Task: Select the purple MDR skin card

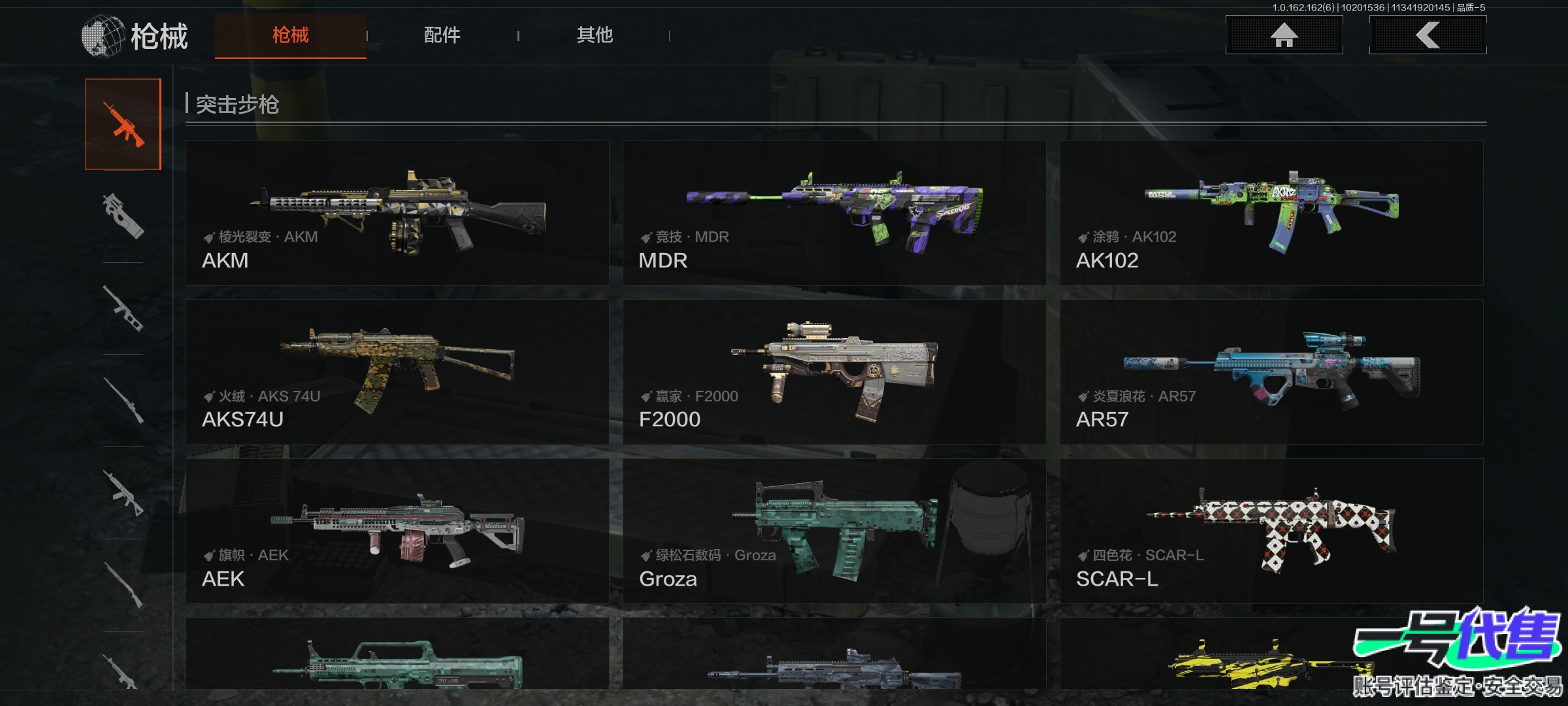Action: pos(834,212)
